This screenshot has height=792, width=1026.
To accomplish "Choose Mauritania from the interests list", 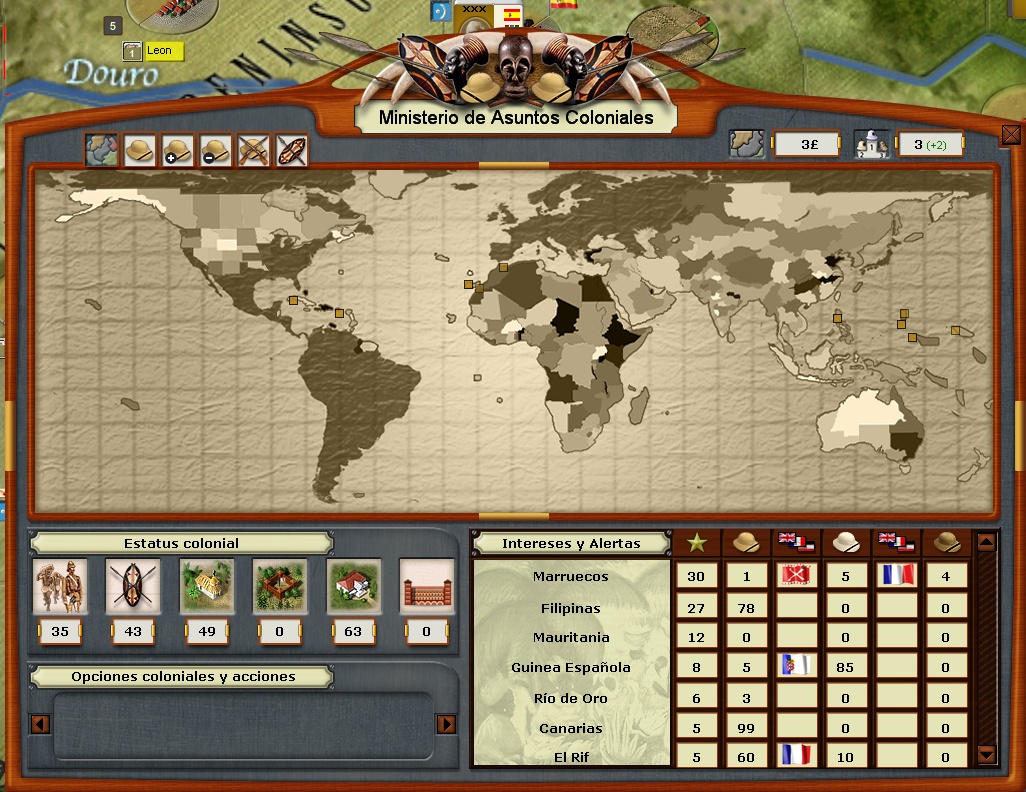I will (570, 637).
